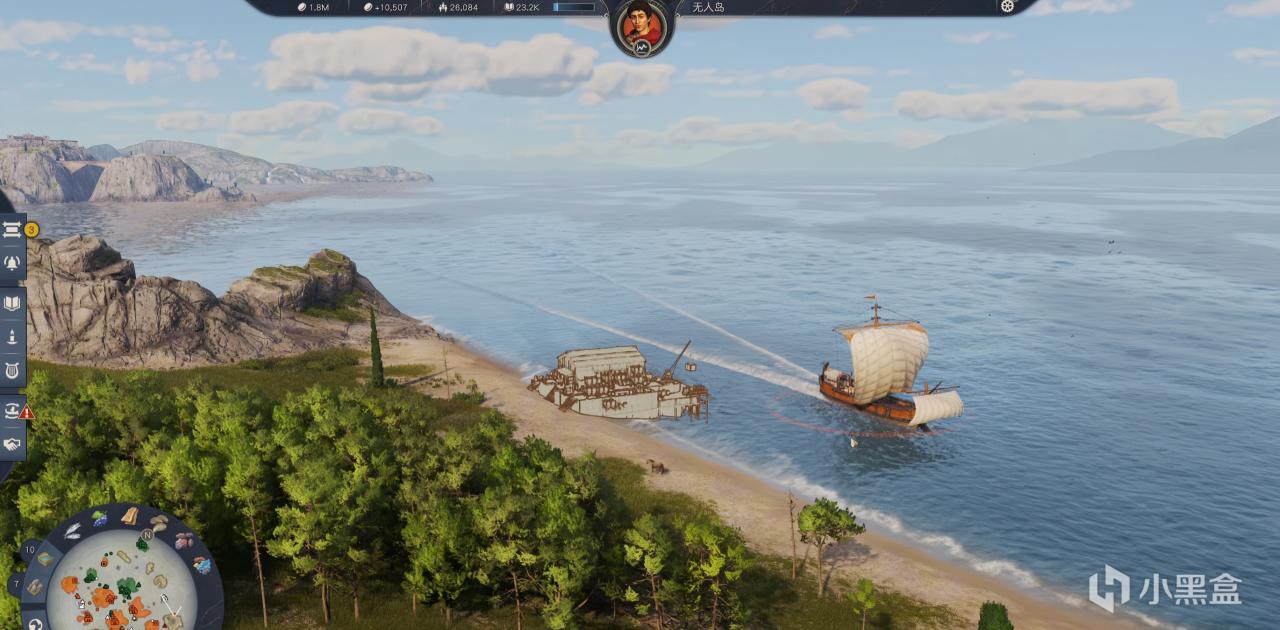The width and height of the screenshot is (1280, 630).
Task: Click the candle icon in the sidebar
Action: (12, 337)
